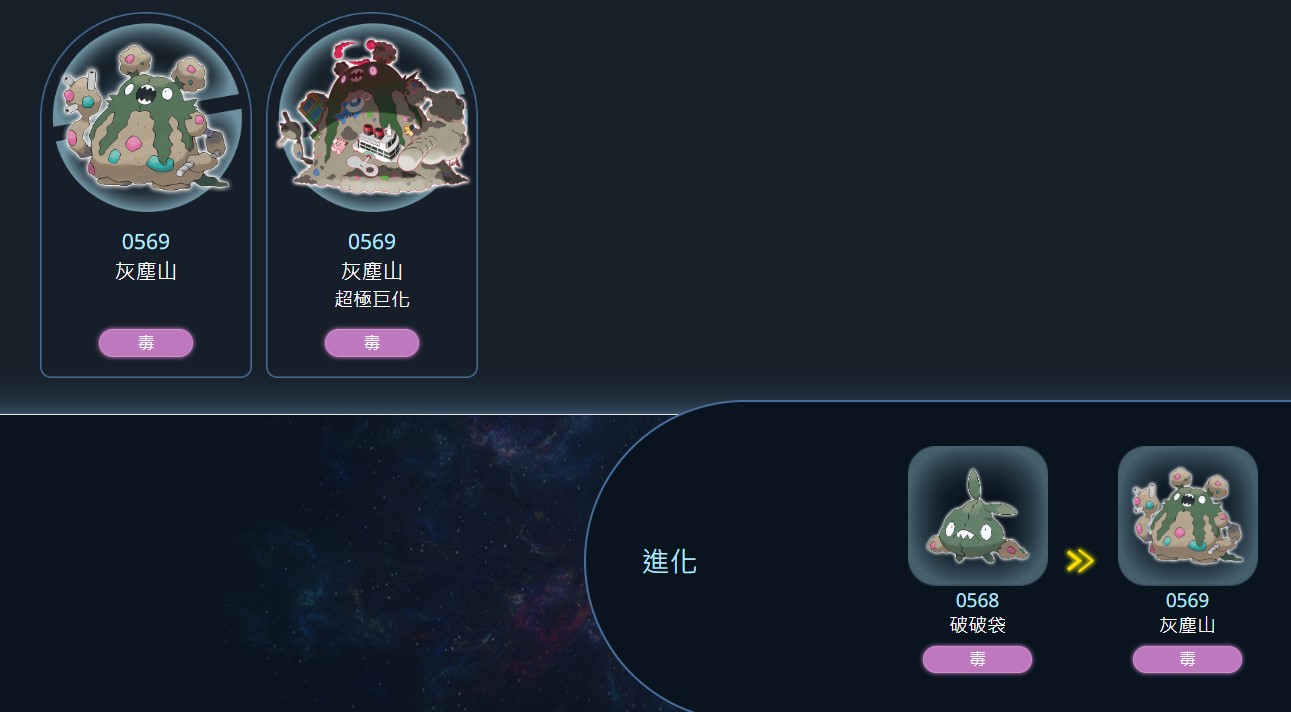This screenshot has width=1291, height=712.
Task: Select the standard 灰塵山 form card
Action: coord(146,150)
